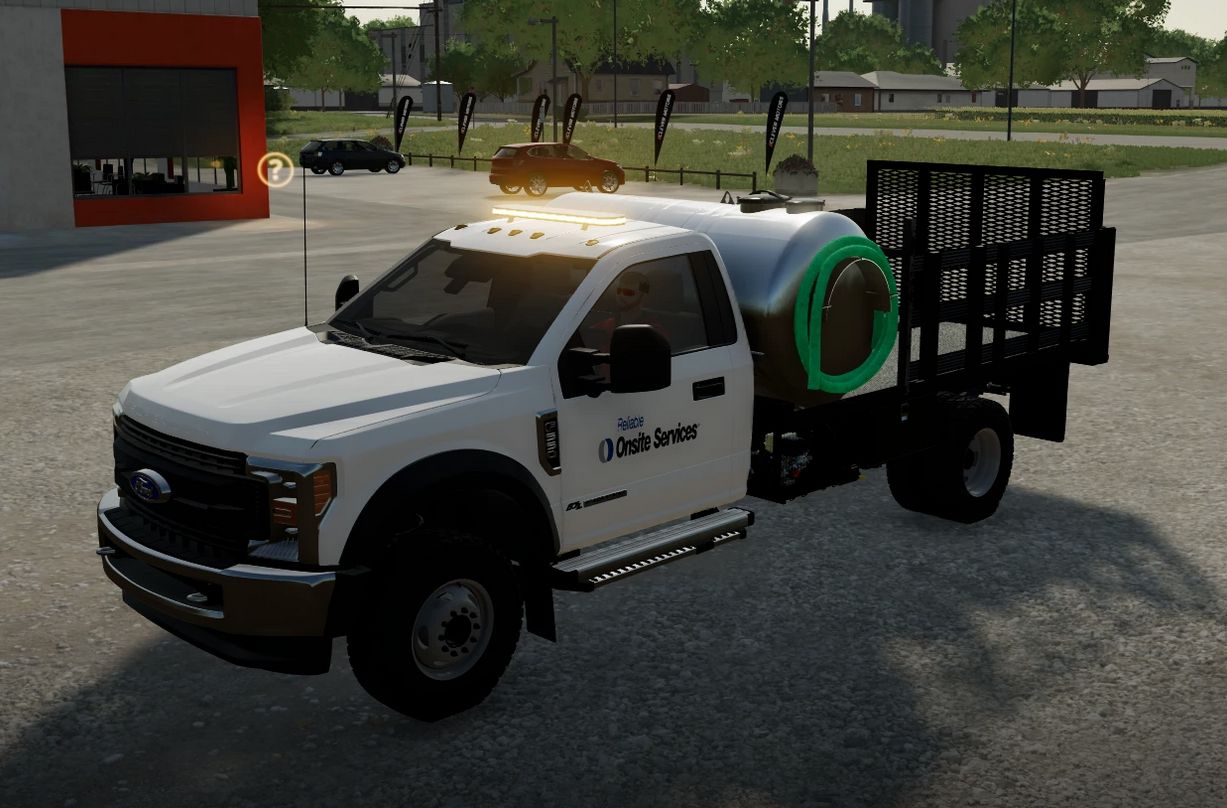
Task: Open the glowing question mark help marker
Action: click(x=275, y=170)
